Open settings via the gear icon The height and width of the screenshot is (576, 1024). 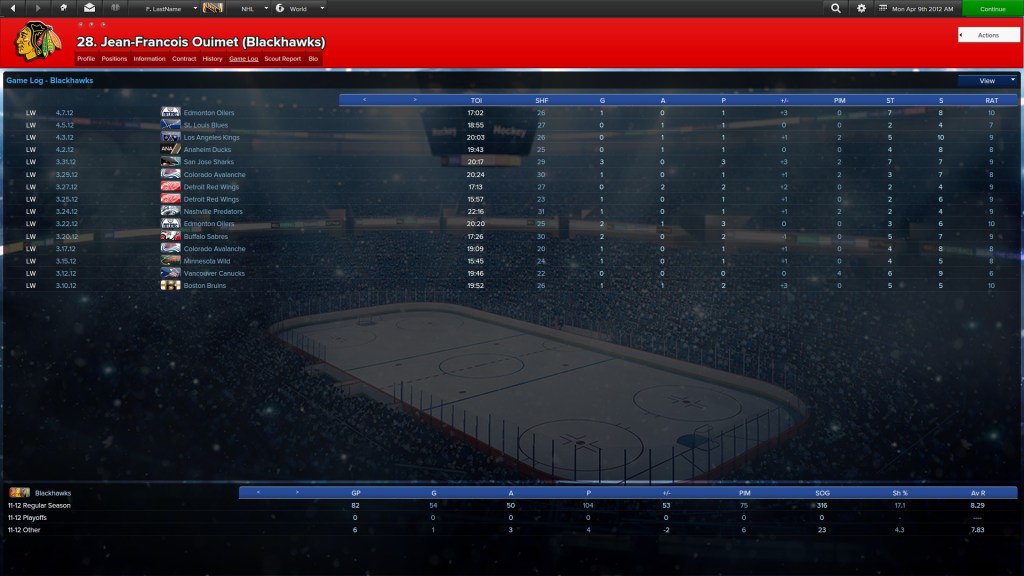862,8
